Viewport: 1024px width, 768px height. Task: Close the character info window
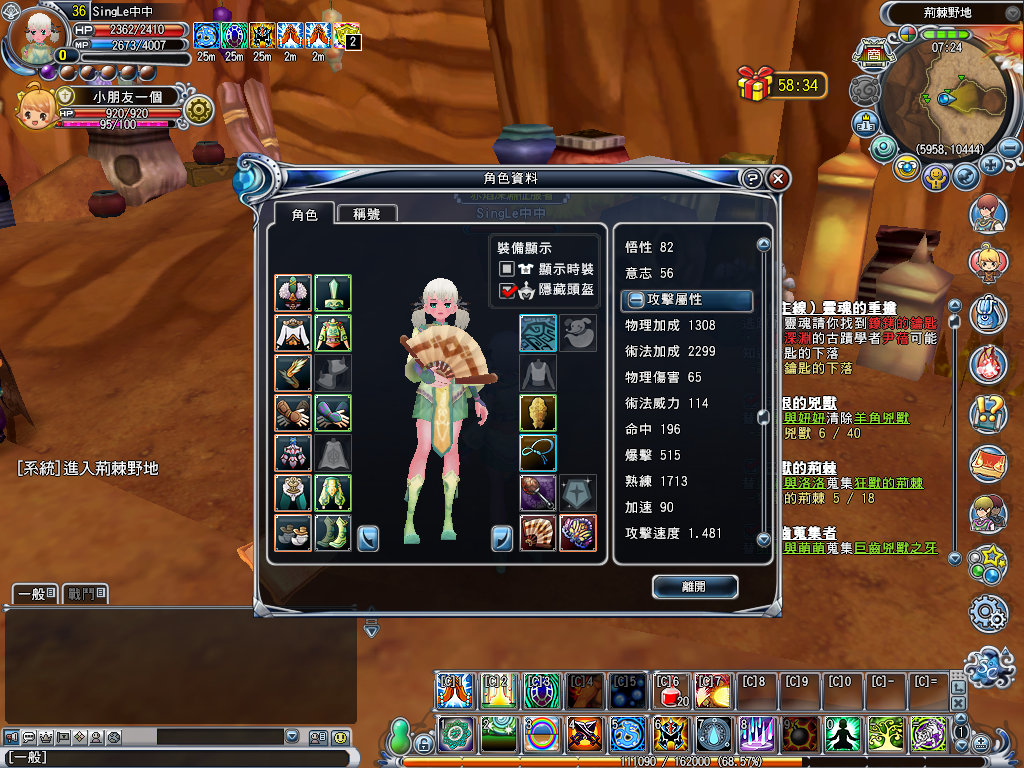click(778, 179)
